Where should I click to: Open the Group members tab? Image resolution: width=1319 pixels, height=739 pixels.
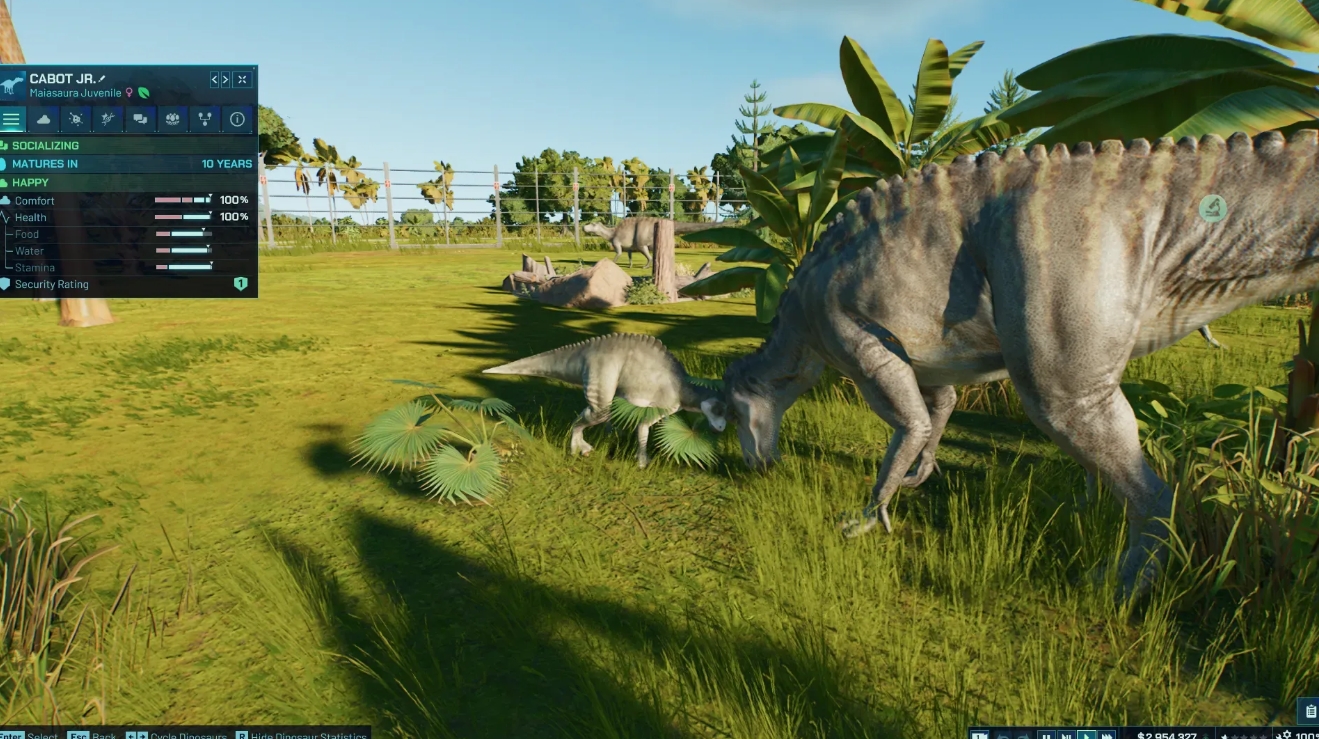173,119
